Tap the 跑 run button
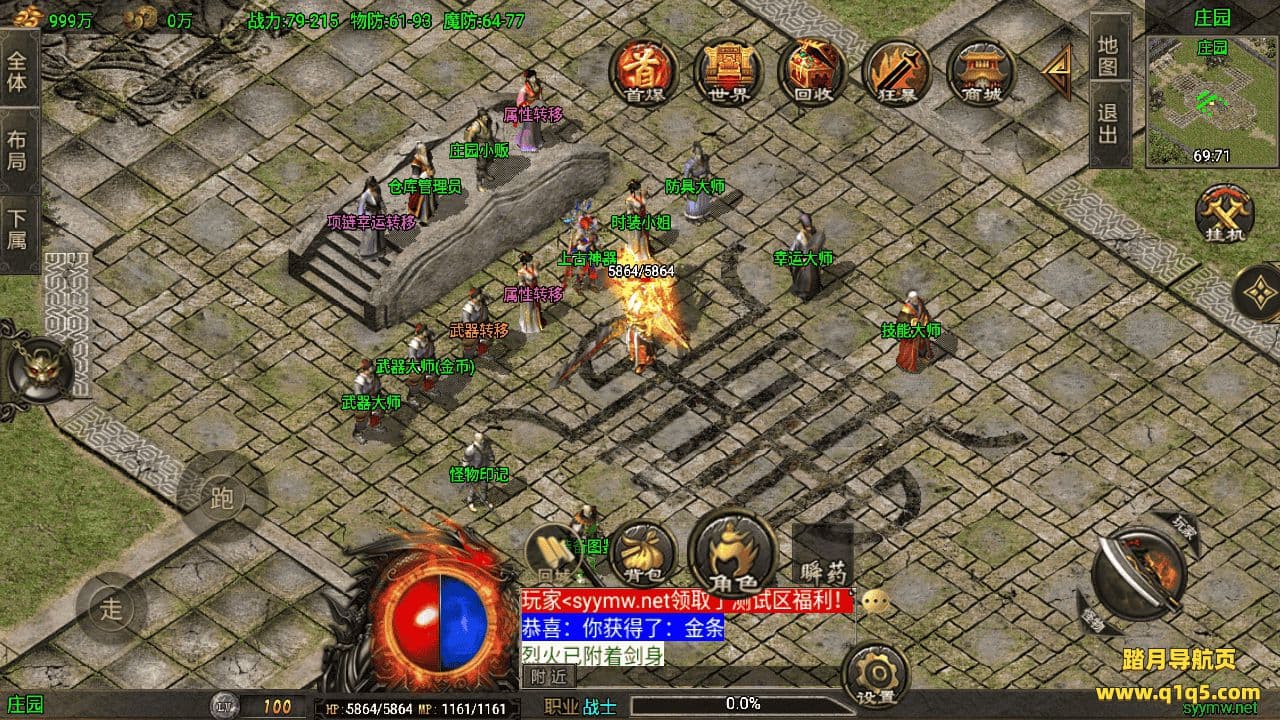This screenshot has height=720, width=1280. point(221,497)
